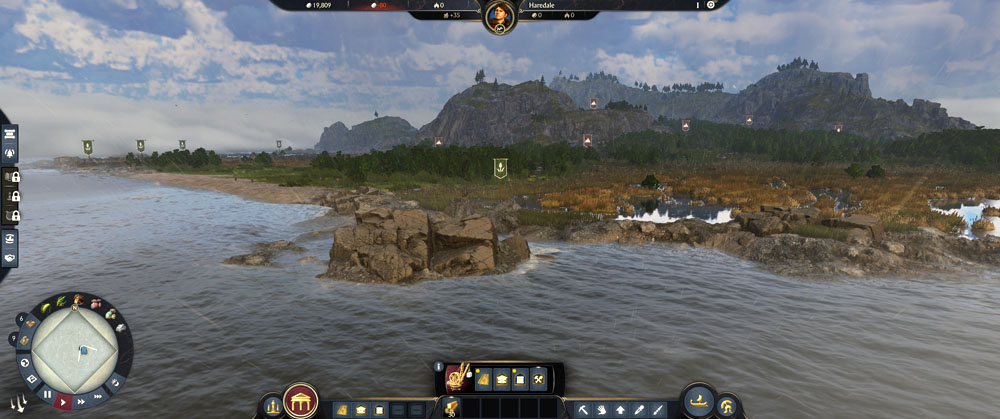The image size is (1000, 419).
Task: Open the temple building menu
Action: (300, 402)
